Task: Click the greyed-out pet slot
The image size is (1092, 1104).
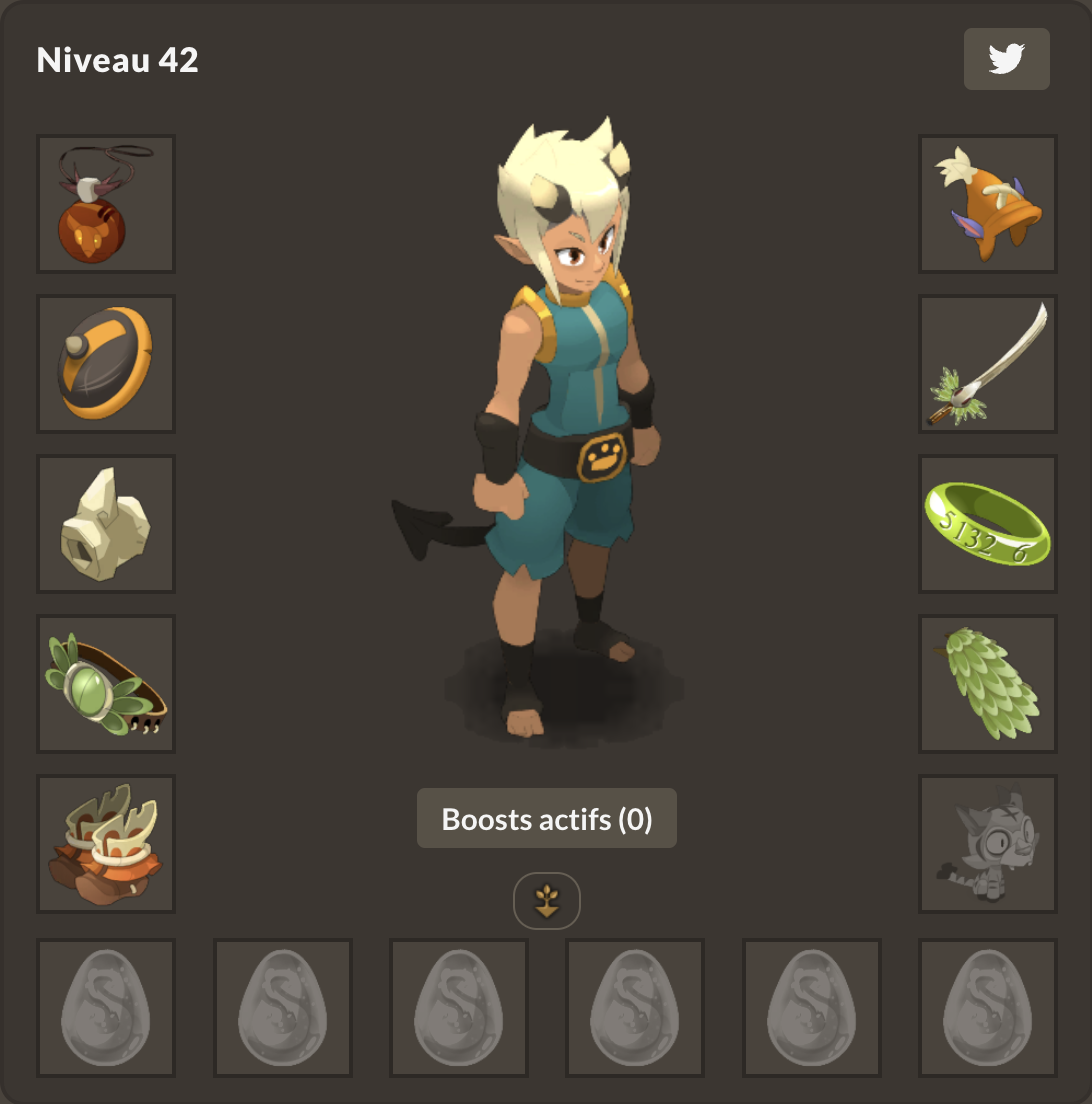Action: [988, 844]
